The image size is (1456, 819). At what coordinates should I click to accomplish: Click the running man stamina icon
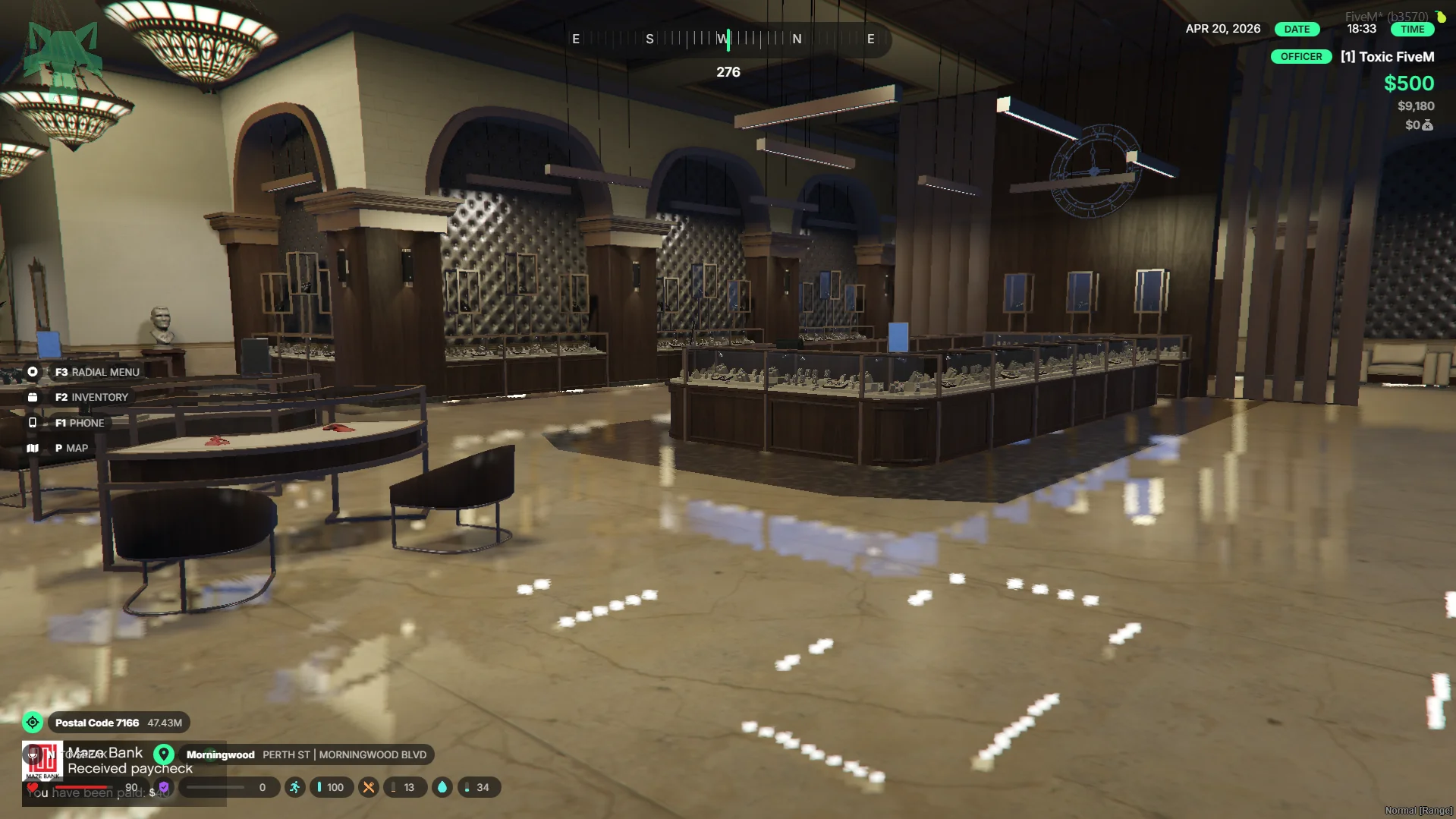pyautogui.click(x=295, y=787)
